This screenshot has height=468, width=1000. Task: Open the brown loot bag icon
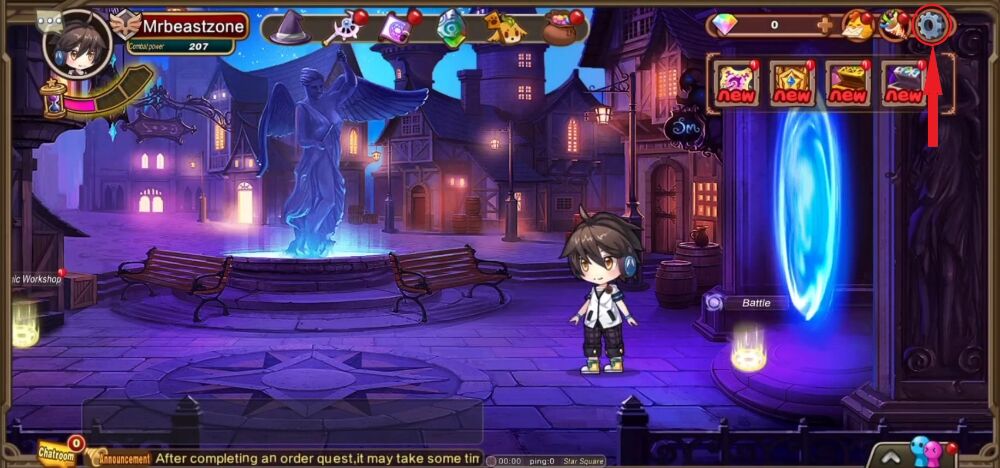coord(561,28)
